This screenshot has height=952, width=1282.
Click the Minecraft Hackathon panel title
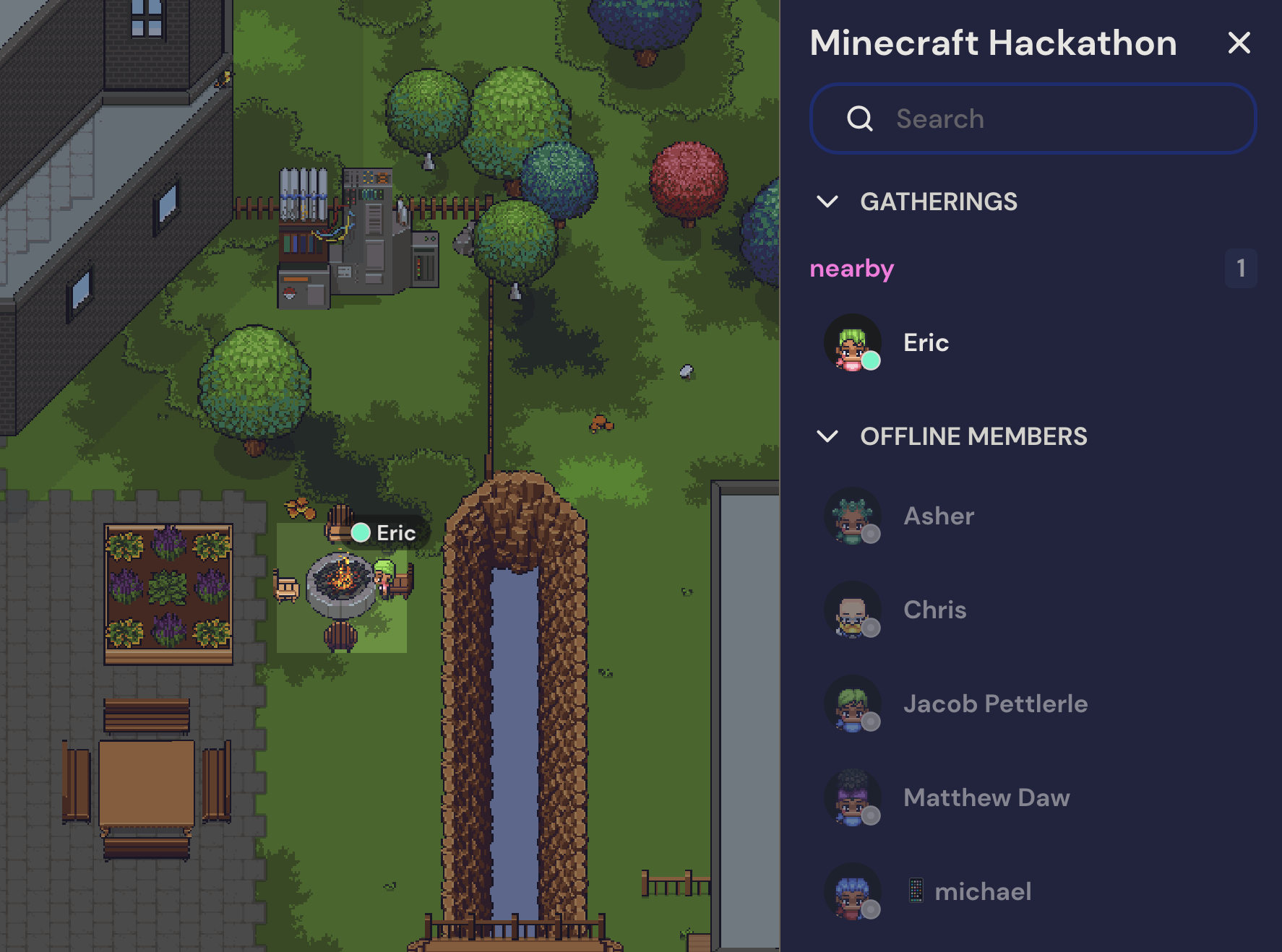(992, 43)
